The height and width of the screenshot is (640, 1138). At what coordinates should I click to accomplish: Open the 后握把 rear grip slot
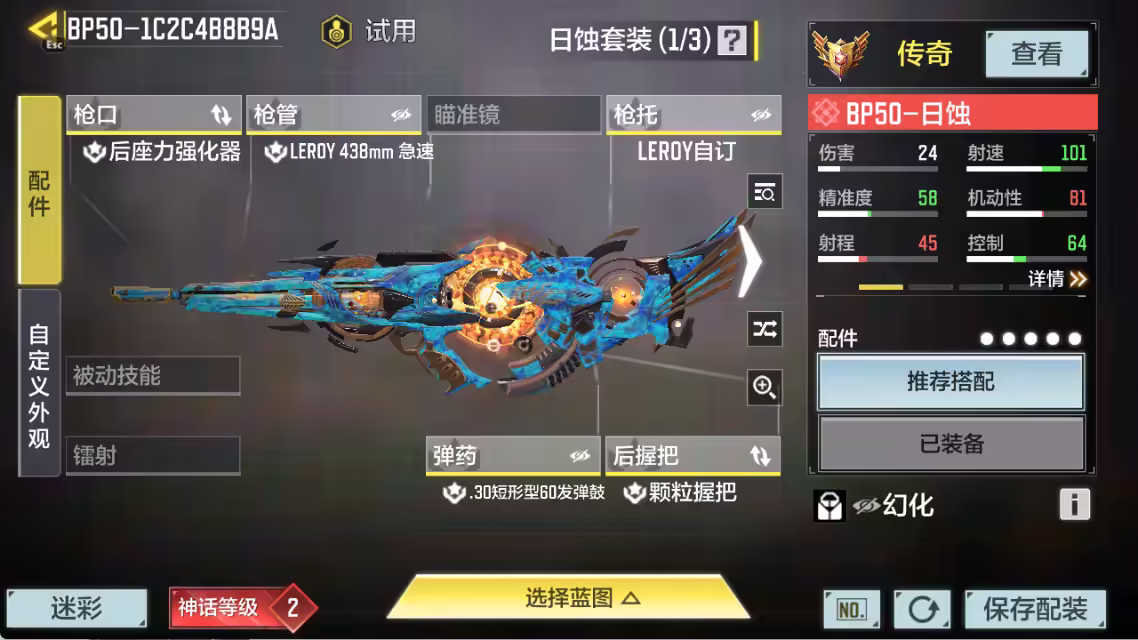(x=693, y=456)
